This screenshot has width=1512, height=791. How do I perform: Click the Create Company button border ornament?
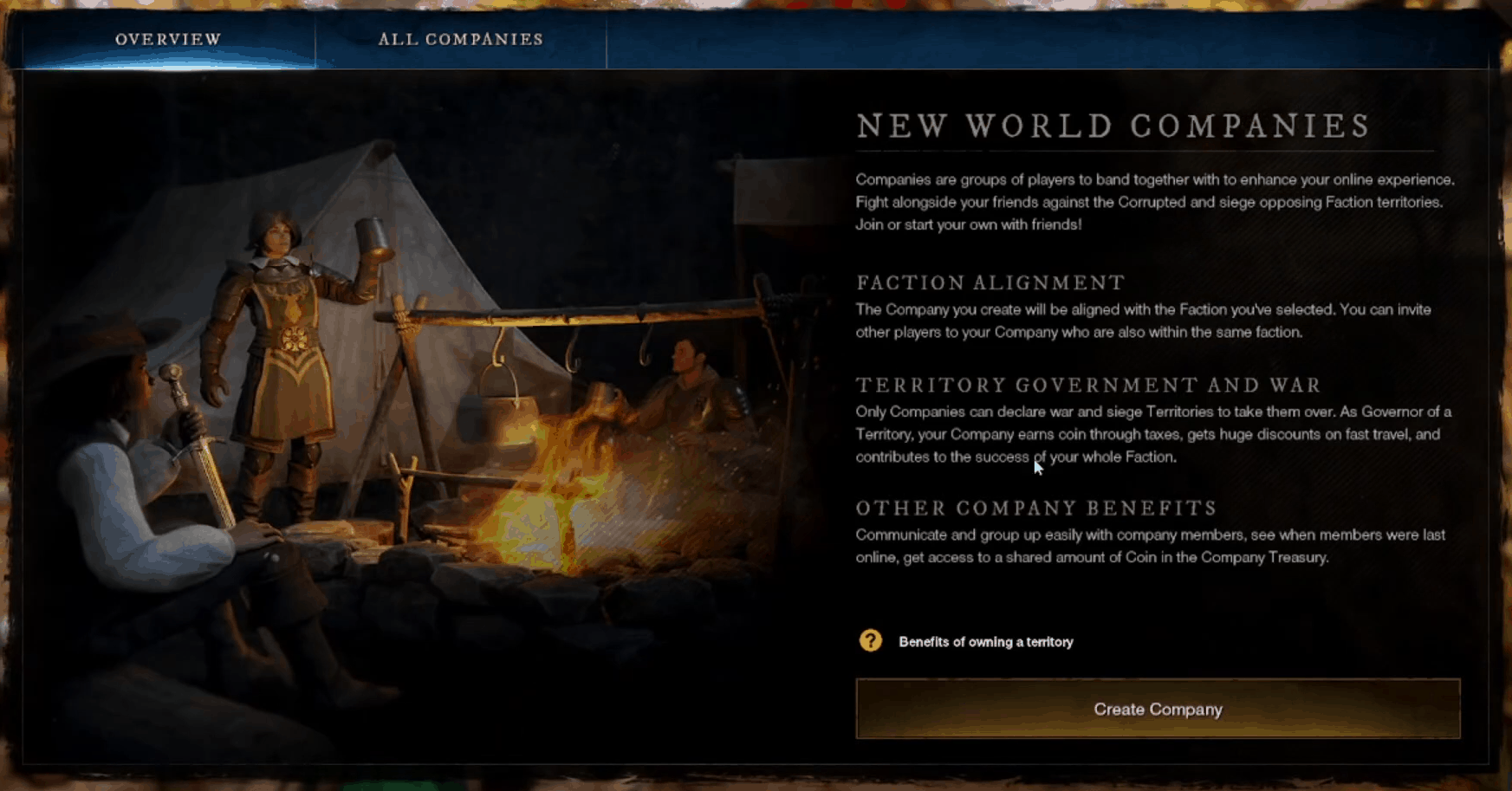[1157, 684]
